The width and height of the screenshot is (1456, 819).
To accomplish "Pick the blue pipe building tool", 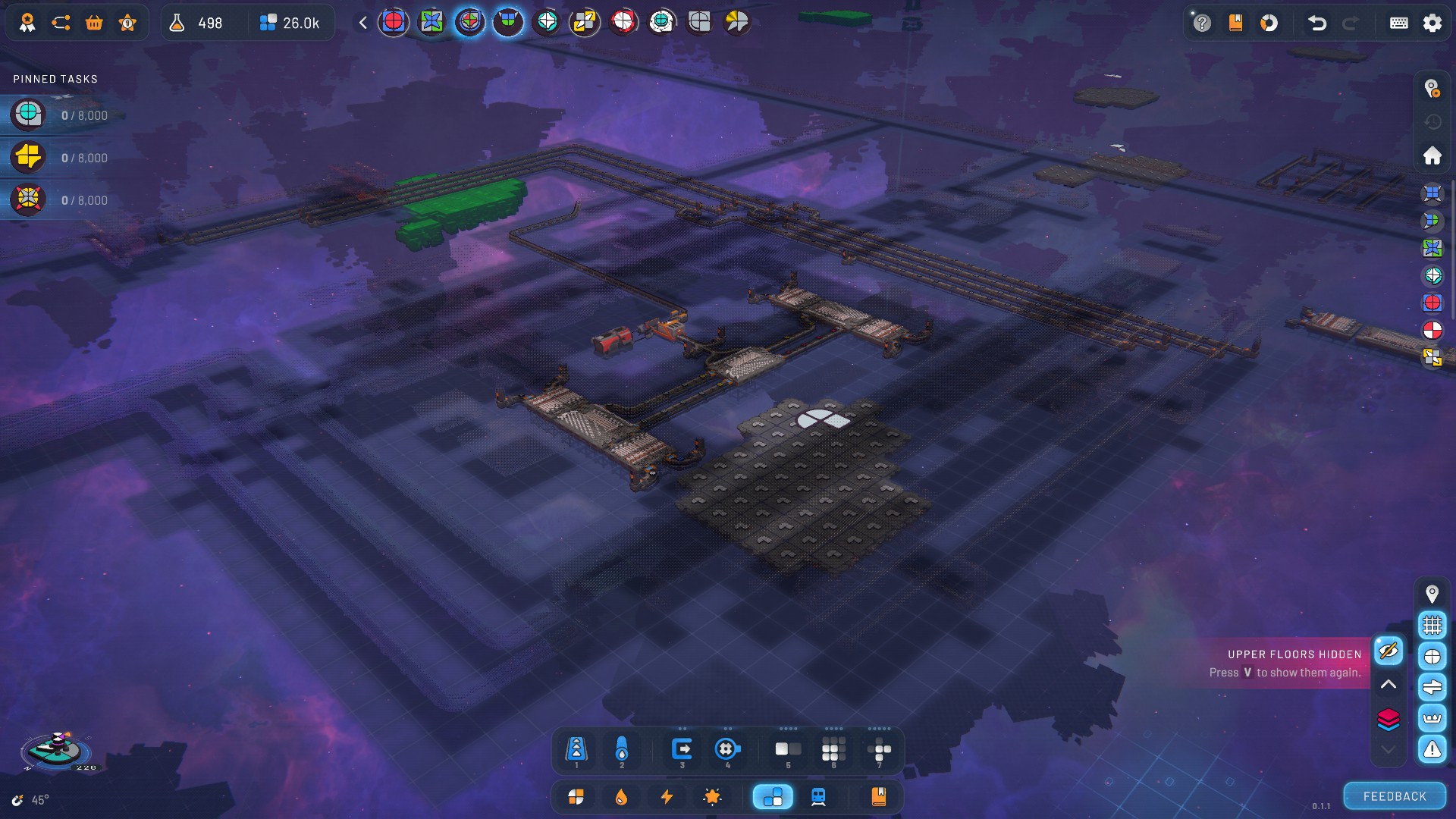I will click(x=622, y=750).
